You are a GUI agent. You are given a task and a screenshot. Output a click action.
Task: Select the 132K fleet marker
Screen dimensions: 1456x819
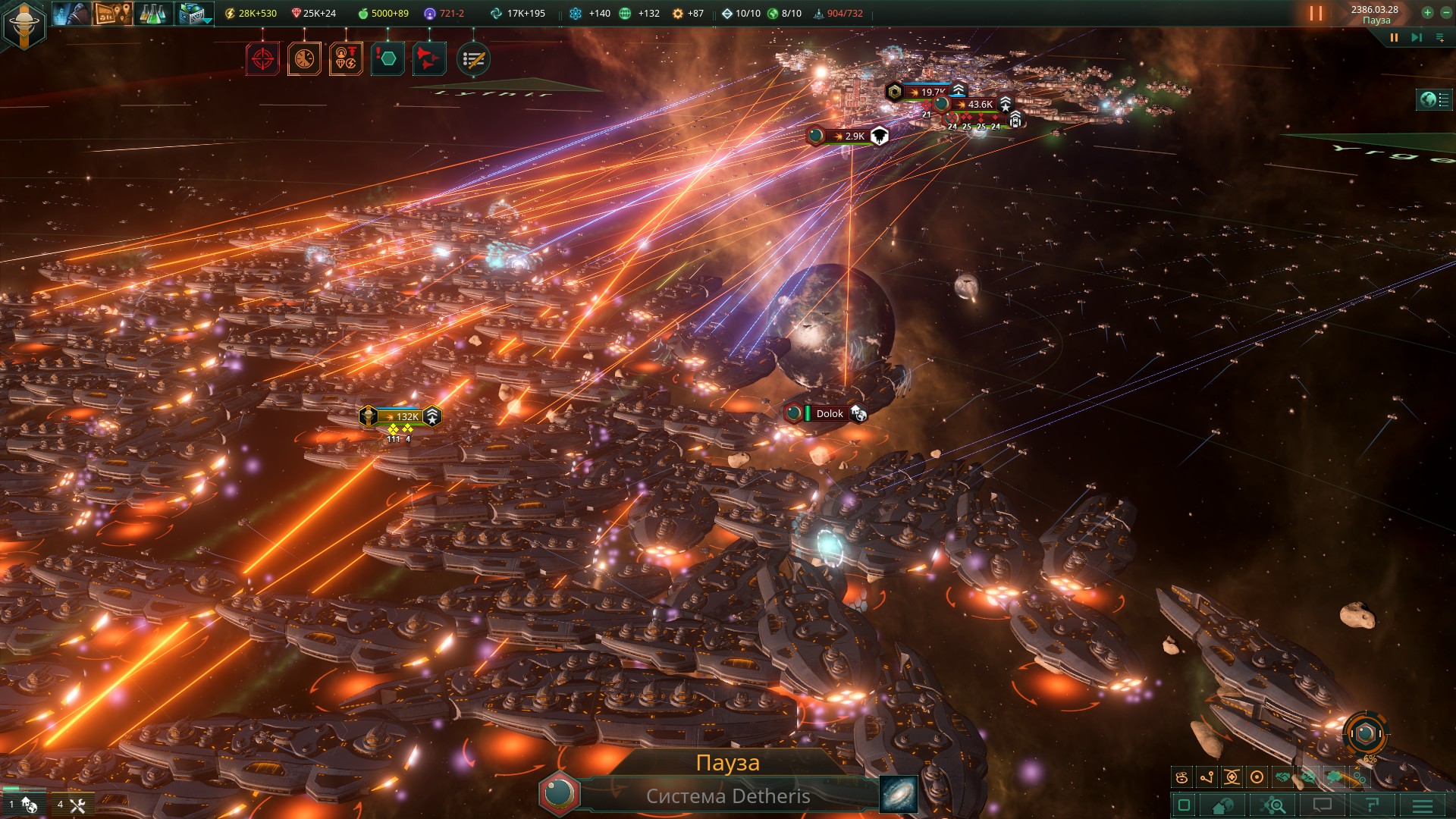[400, 416]
